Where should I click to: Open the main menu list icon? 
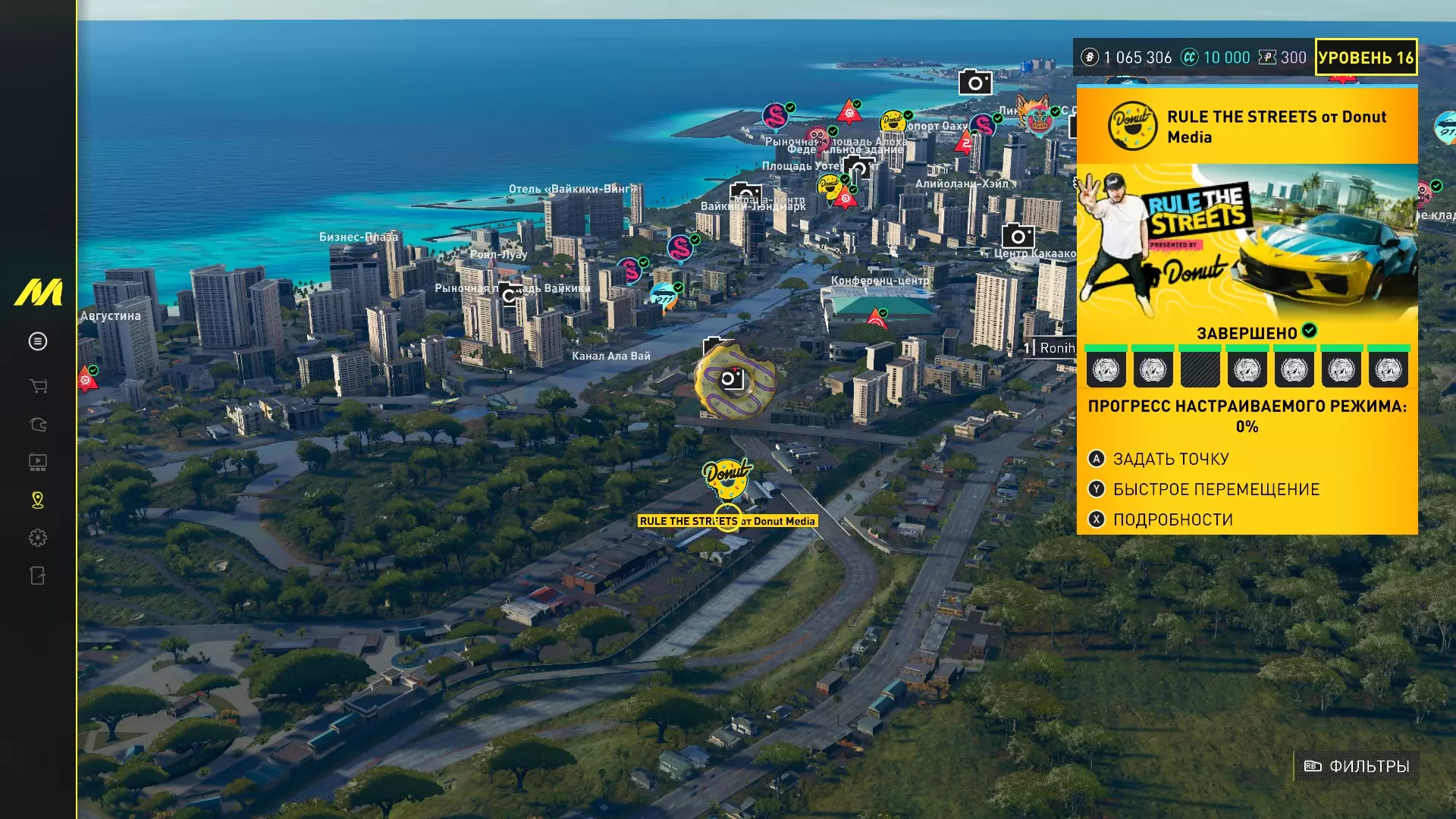[x=38, y=341]
